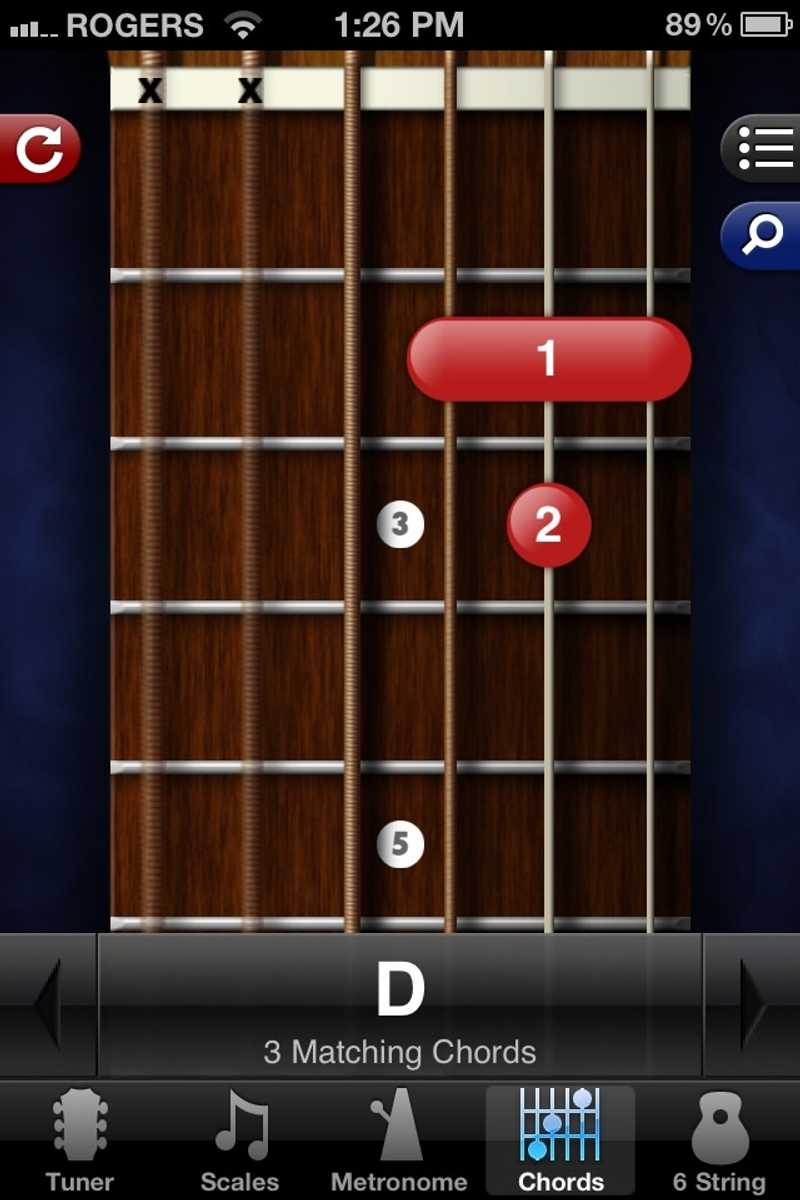Show the next matching chord
800x1200 pixels.
[x=752, y=1004]
